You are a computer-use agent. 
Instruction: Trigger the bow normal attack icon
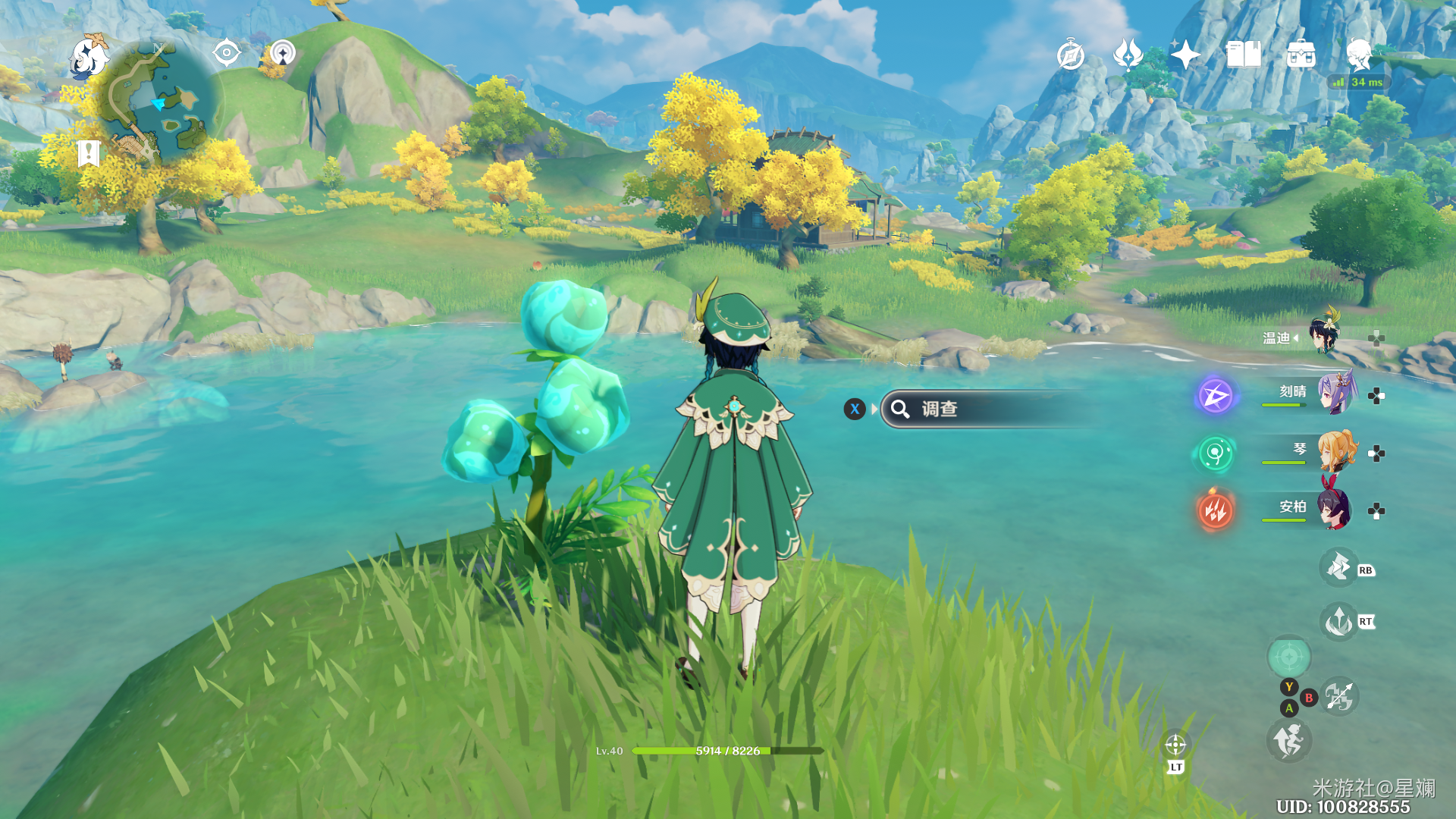click(x=1339, y=696)
